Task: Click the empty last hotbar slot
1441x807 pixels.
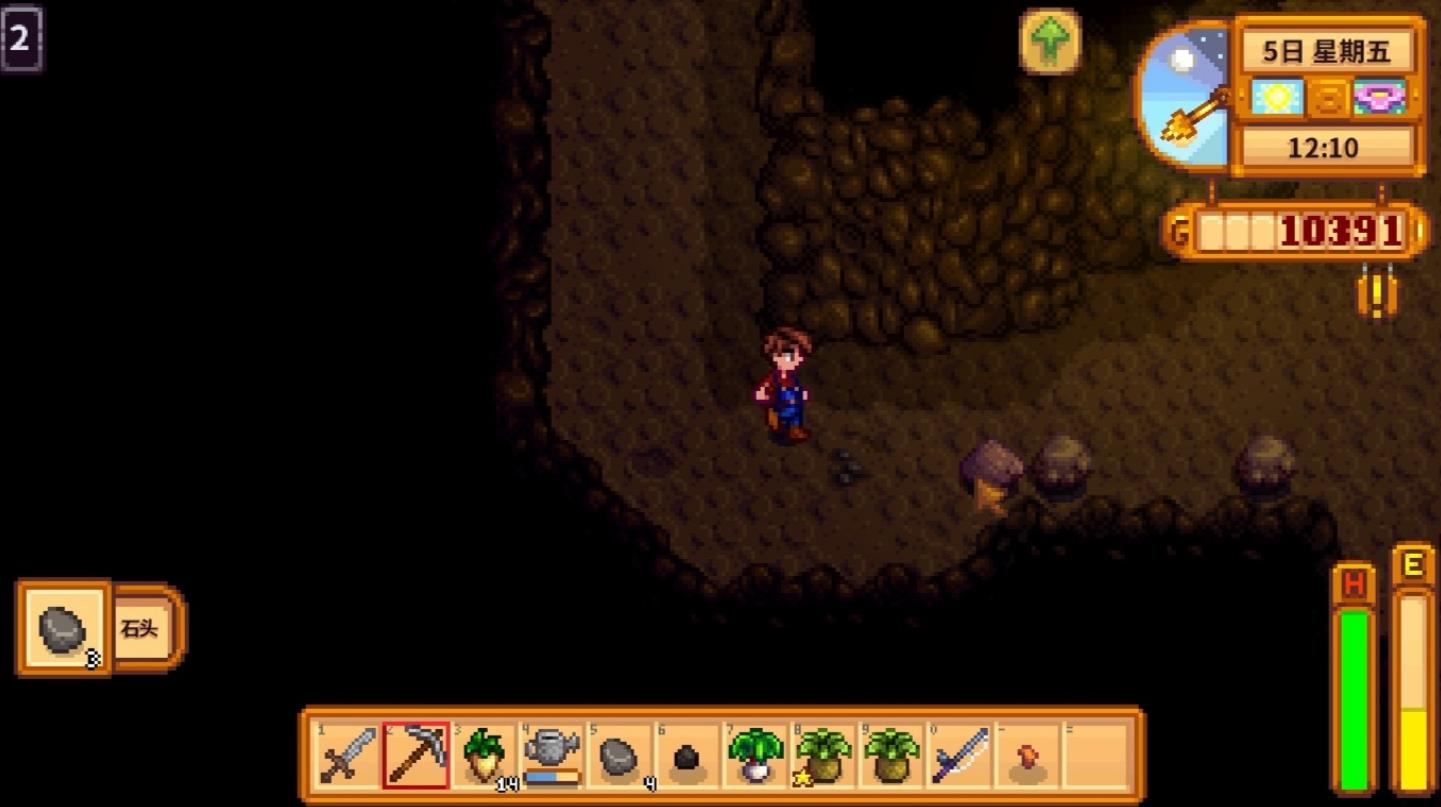Action: [1095, 756]
